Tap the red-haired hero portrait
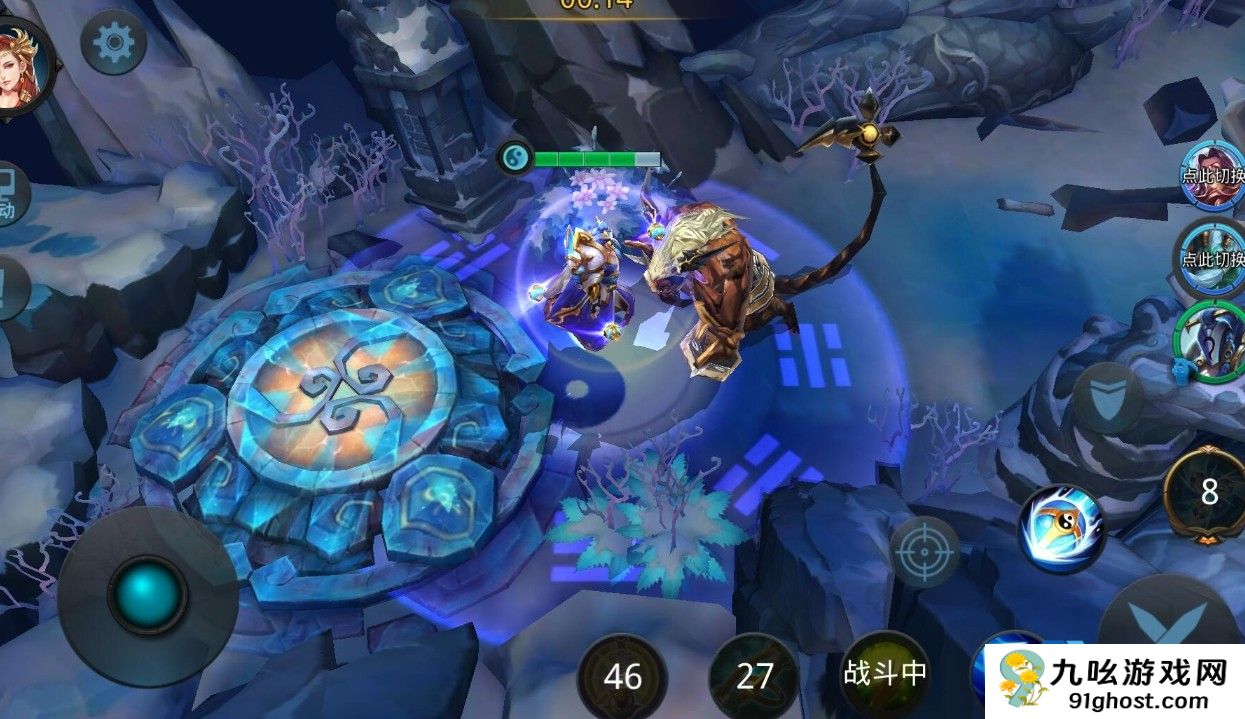The width and height of the screenshot is (1245, 719). 22,66
